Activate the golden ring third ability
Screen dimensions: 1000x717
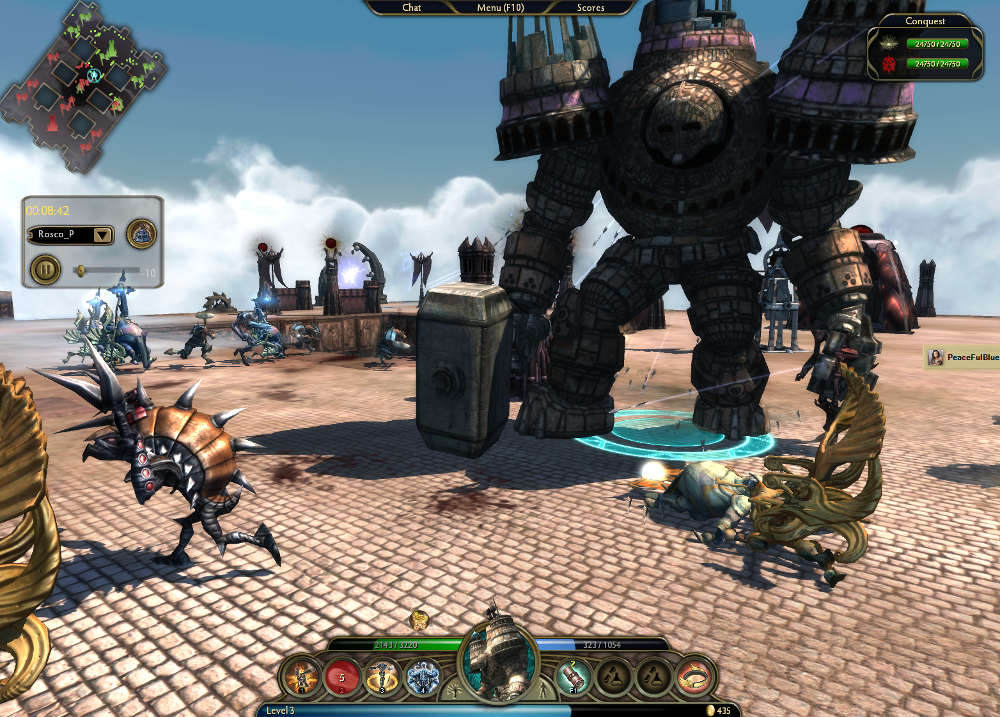click(x=381, y=678)
